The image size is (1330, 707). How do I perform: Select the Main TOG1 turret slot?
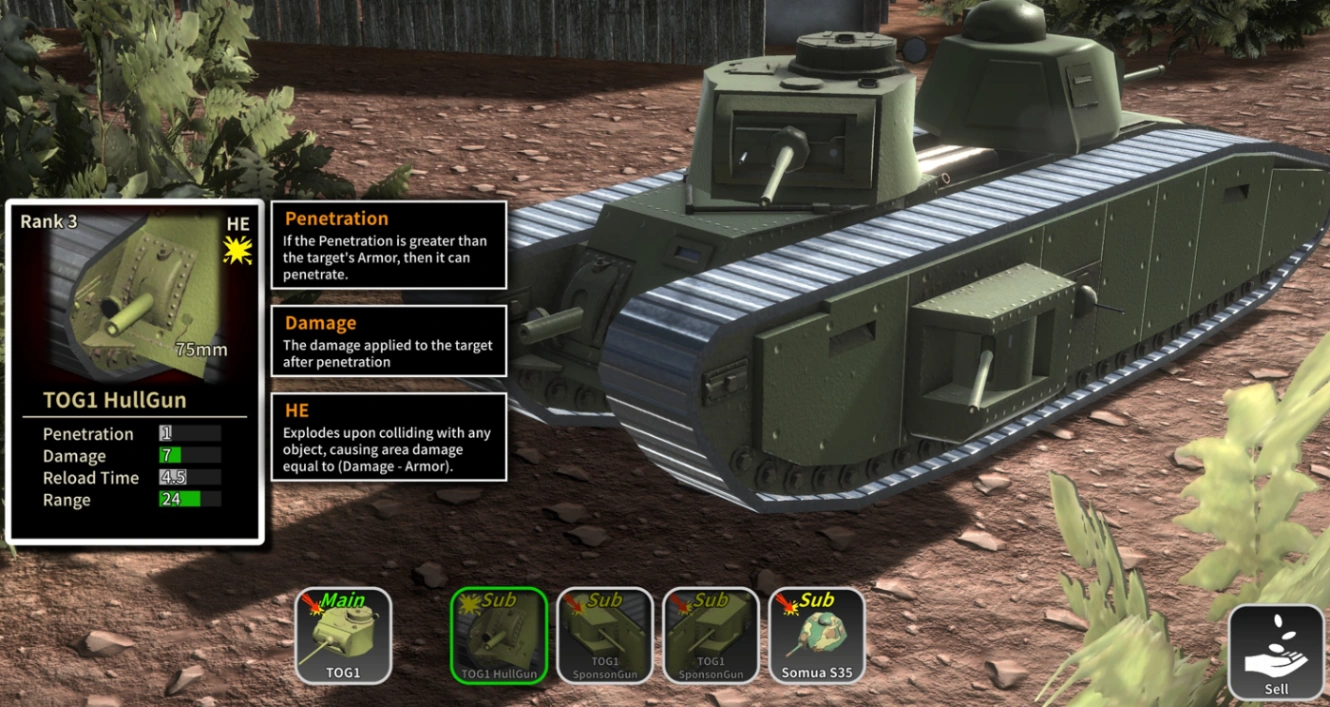coord(343,635)
